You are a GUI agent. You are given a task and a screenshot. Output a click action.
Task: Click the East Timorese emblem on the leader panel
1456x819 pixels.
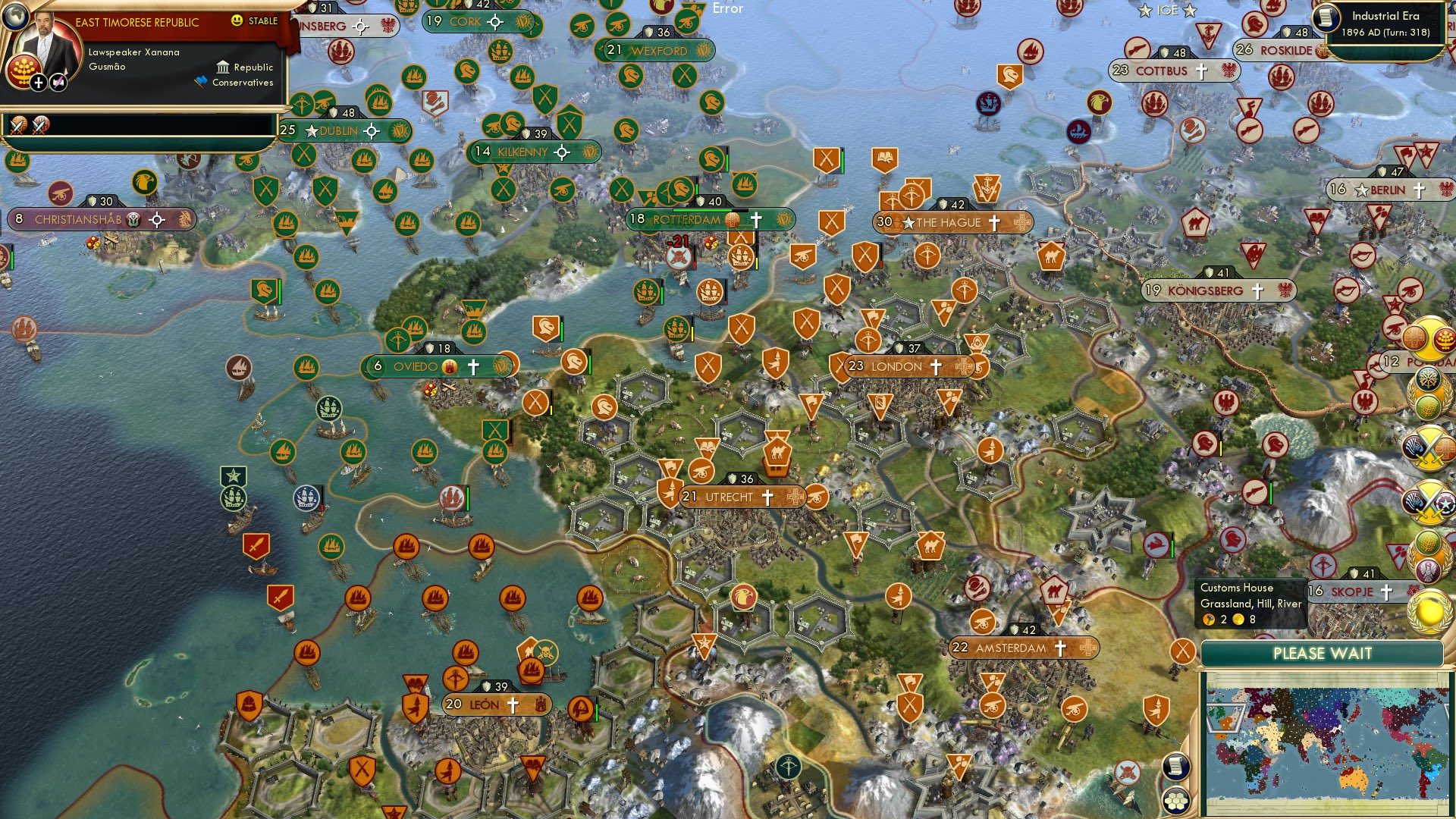click(24, 73)
